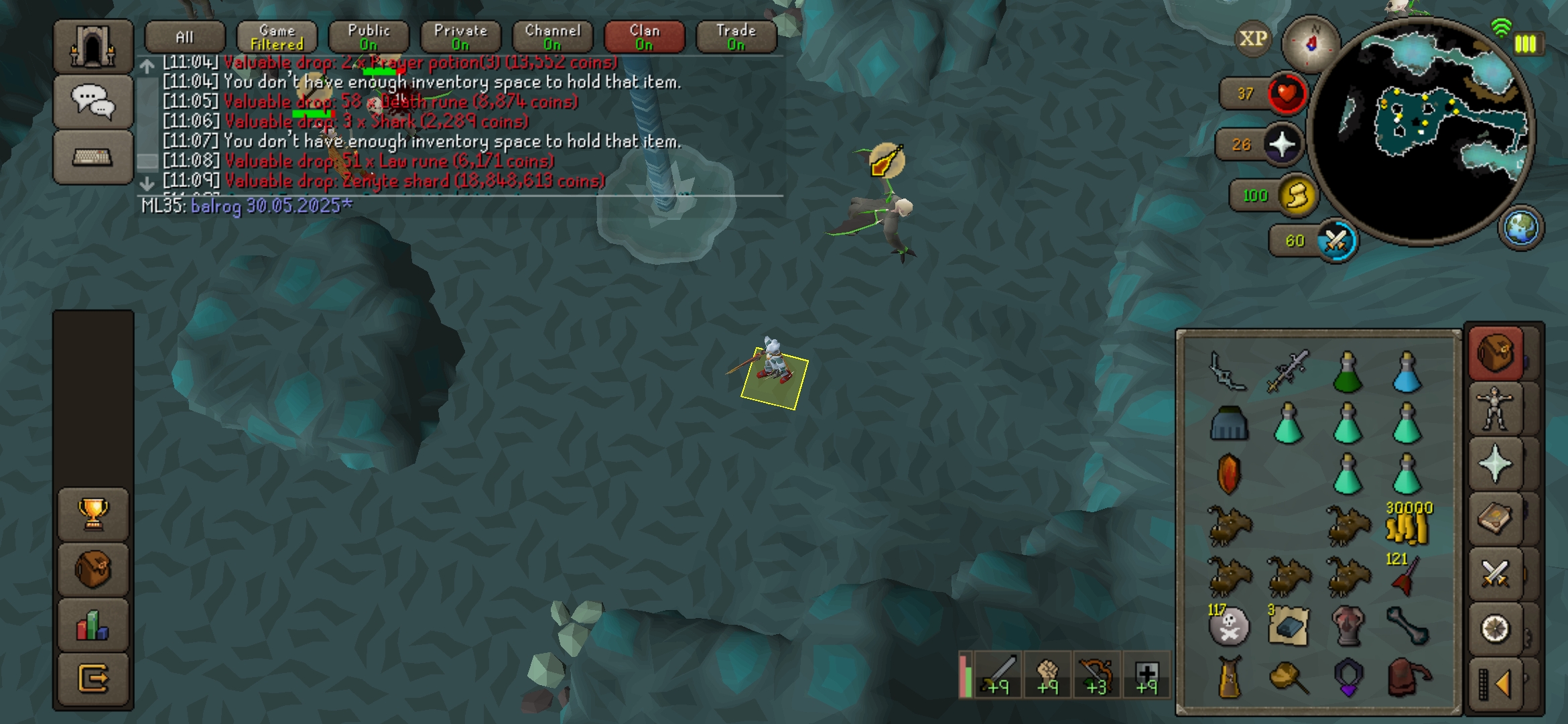Viewport: 1568px width, 724px height.
Task: Switch to the All chat tab
Action: coord(184,37)
